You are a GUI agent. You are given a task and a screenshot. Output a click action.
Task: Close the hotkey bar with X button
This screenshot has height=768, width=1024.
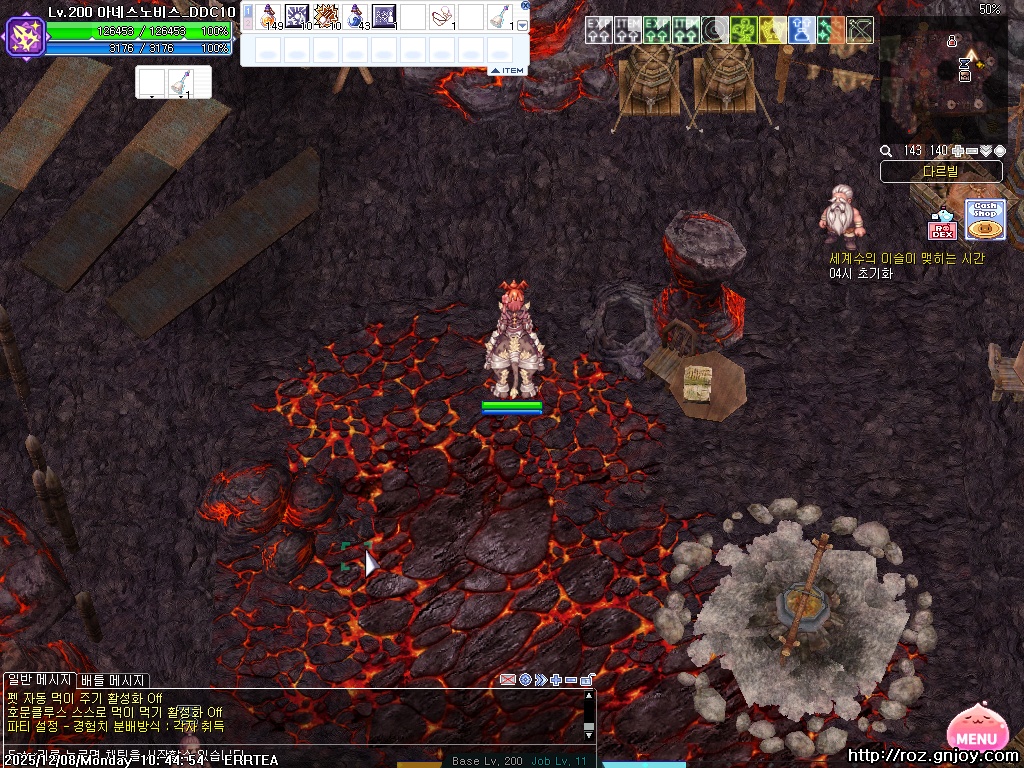(526, 5)
